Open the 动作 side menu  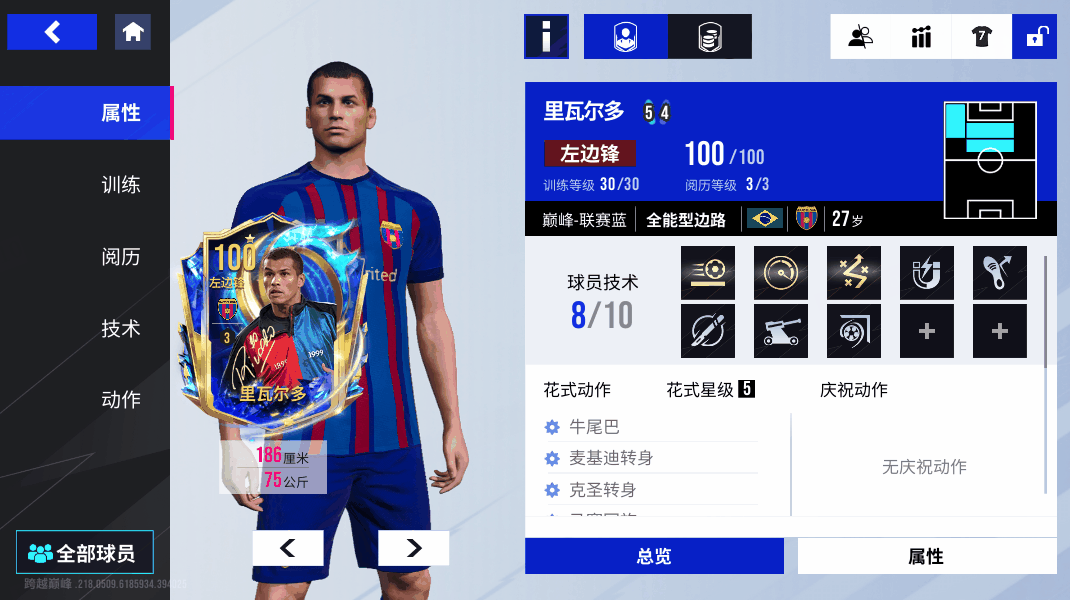pyautogui.click(x=120, y=400)
